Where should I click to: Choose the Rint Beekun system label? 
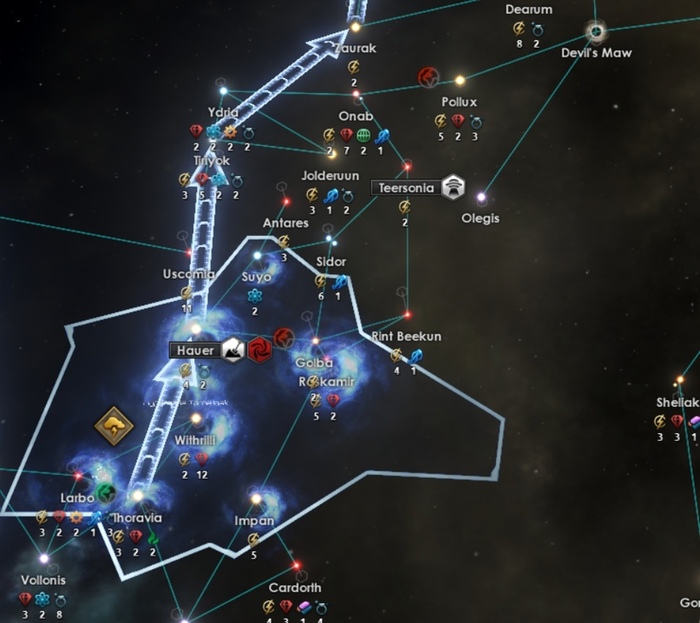(405, 336)
